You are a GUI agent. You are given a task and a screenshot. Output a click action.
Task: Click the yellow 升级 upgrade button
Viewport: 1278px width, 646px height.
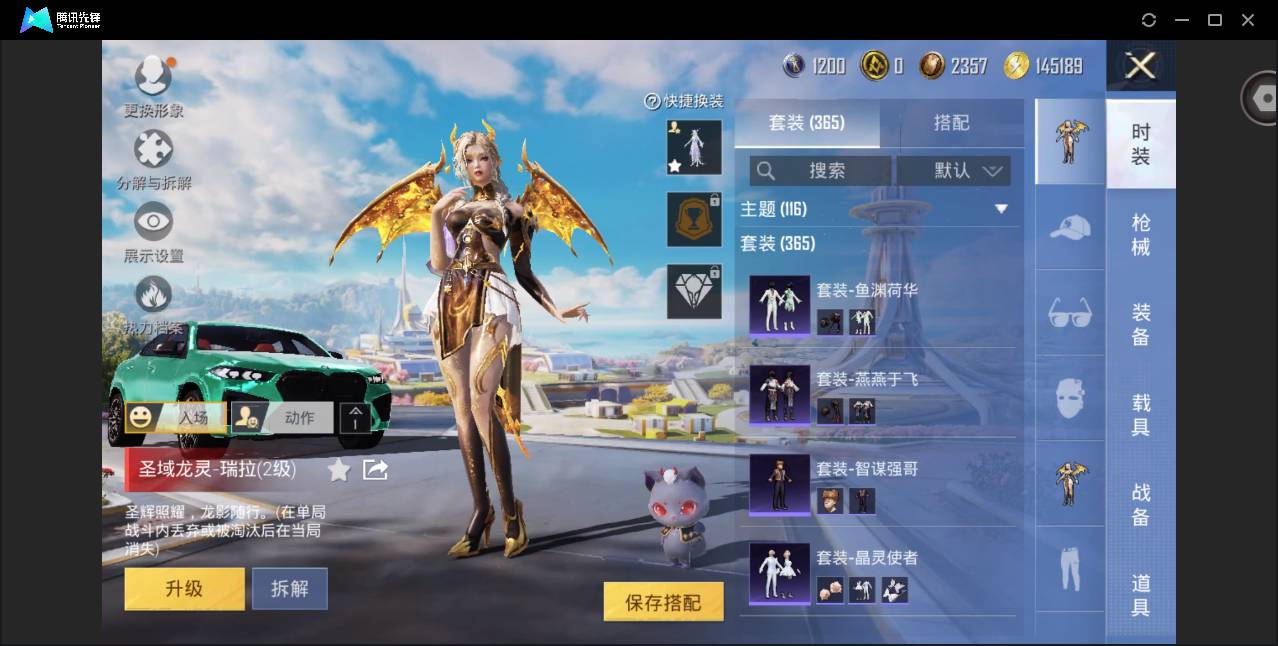coord(184,589)
